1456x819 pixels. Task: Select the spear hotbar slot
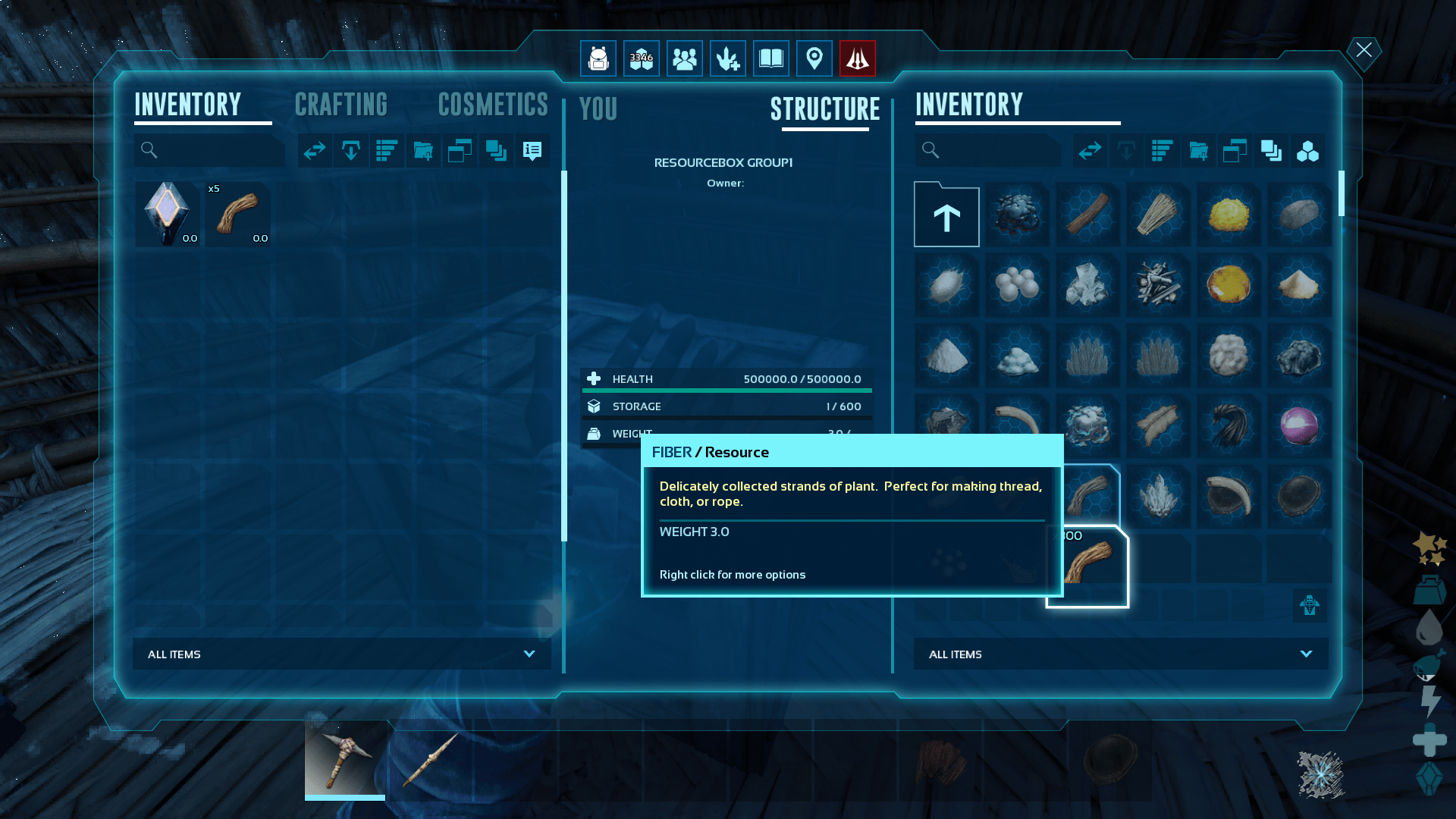click(x=430, y=759)
